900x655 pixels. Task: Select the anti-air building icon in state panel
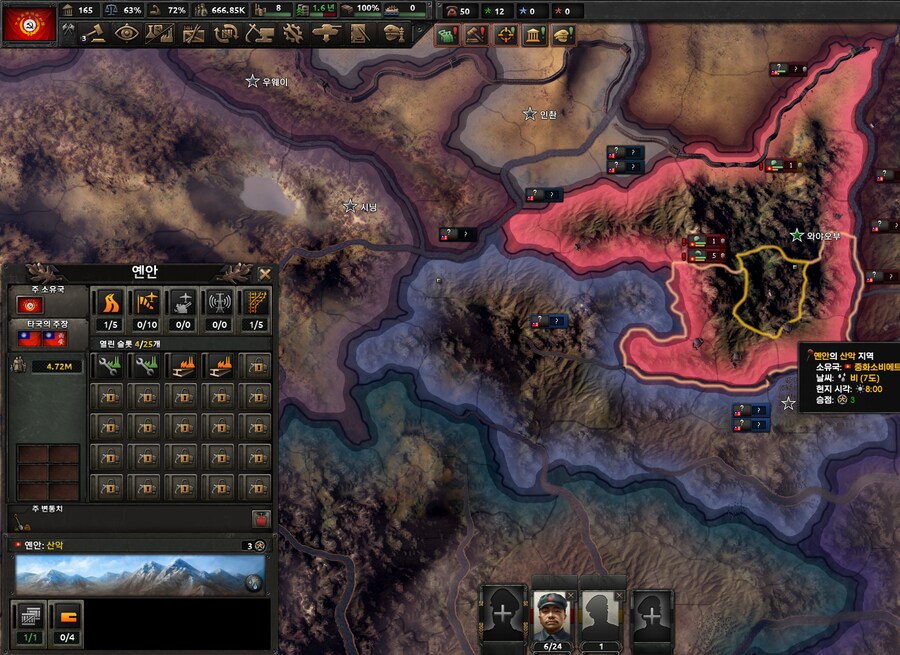point(181,303)
